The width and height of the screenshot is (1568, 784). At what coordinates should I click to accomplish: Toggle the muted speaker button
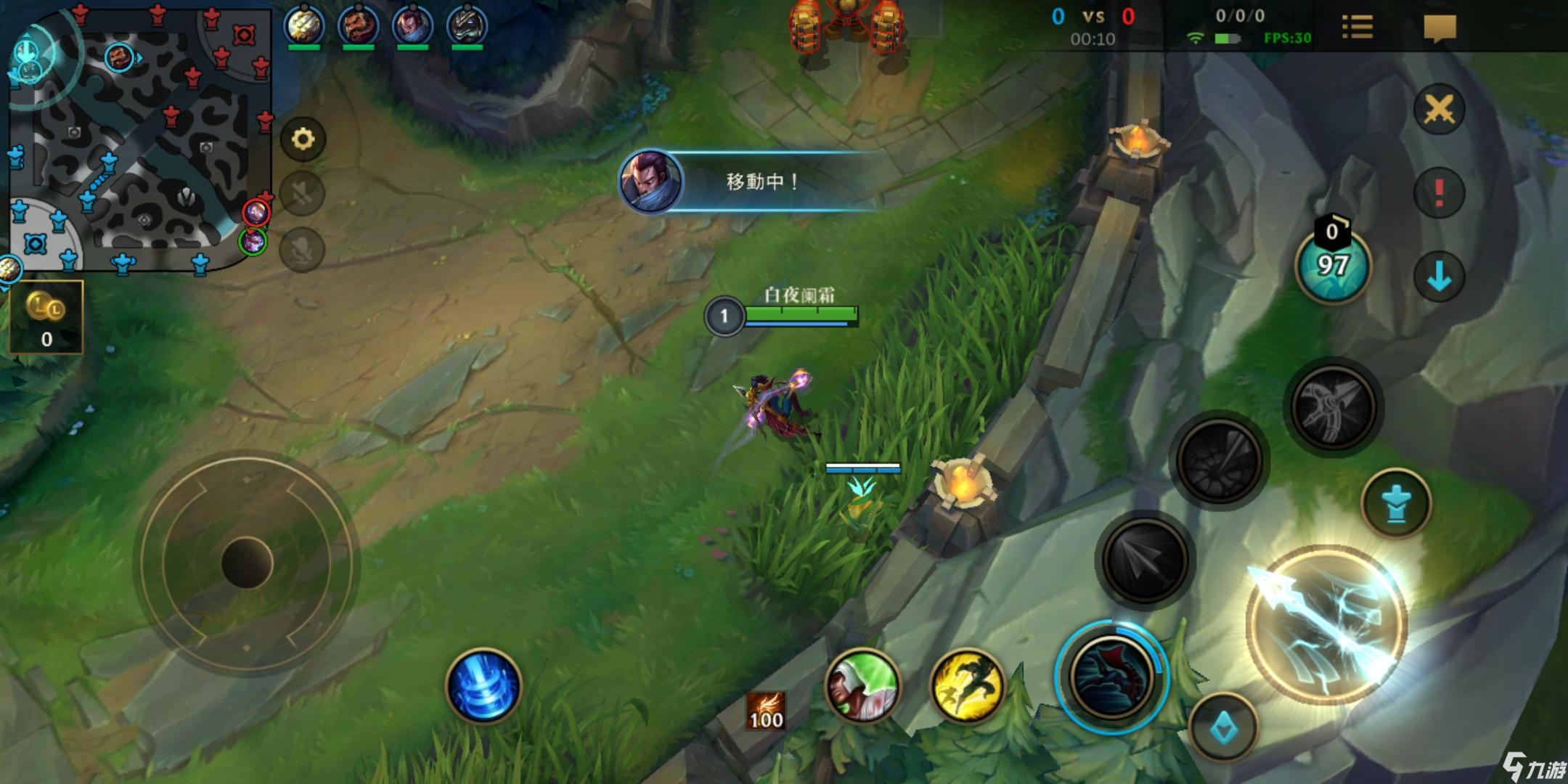pyautogui.click(x=302, y=193)
